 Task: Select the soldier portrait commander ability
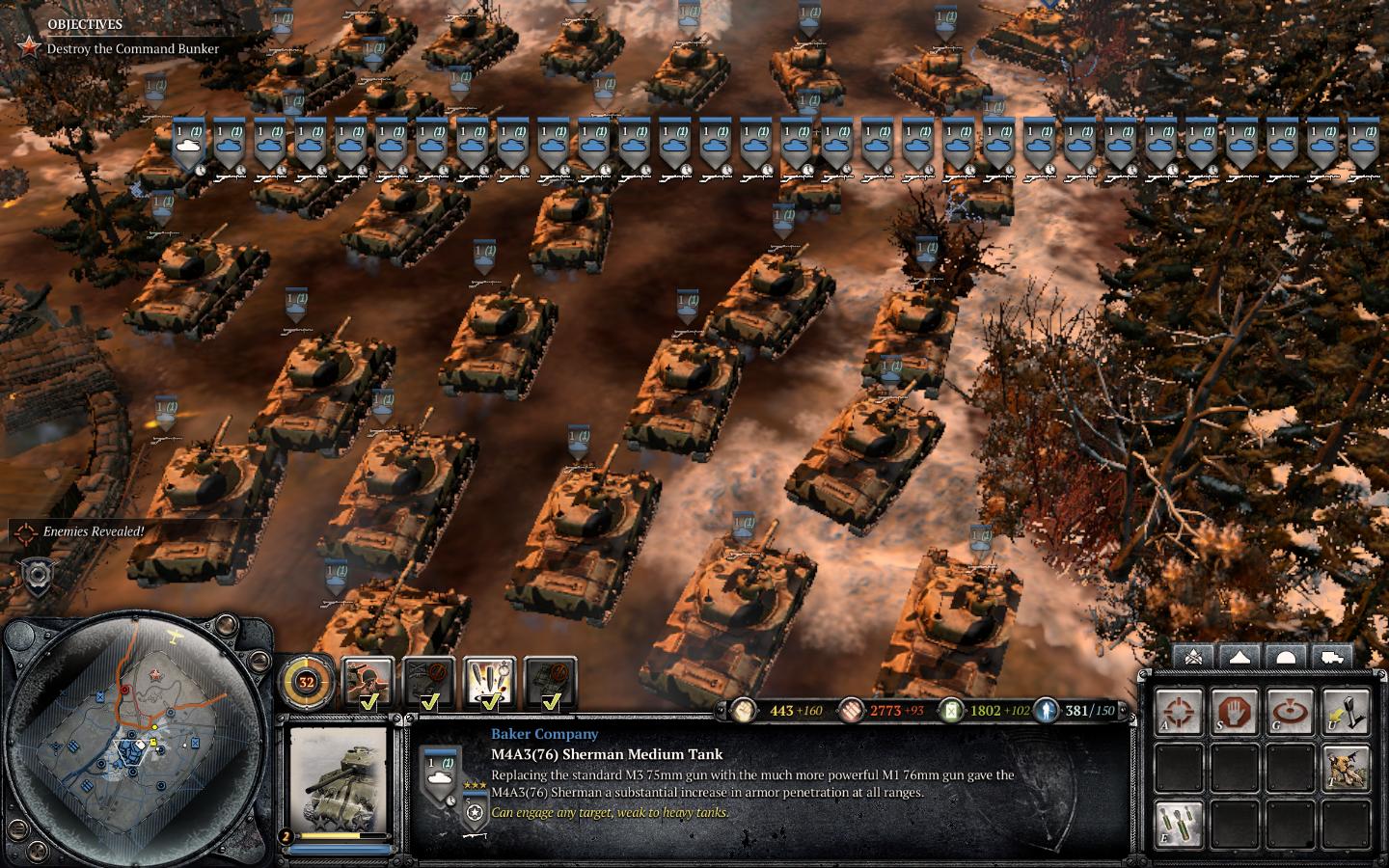(x=368, y=683)
